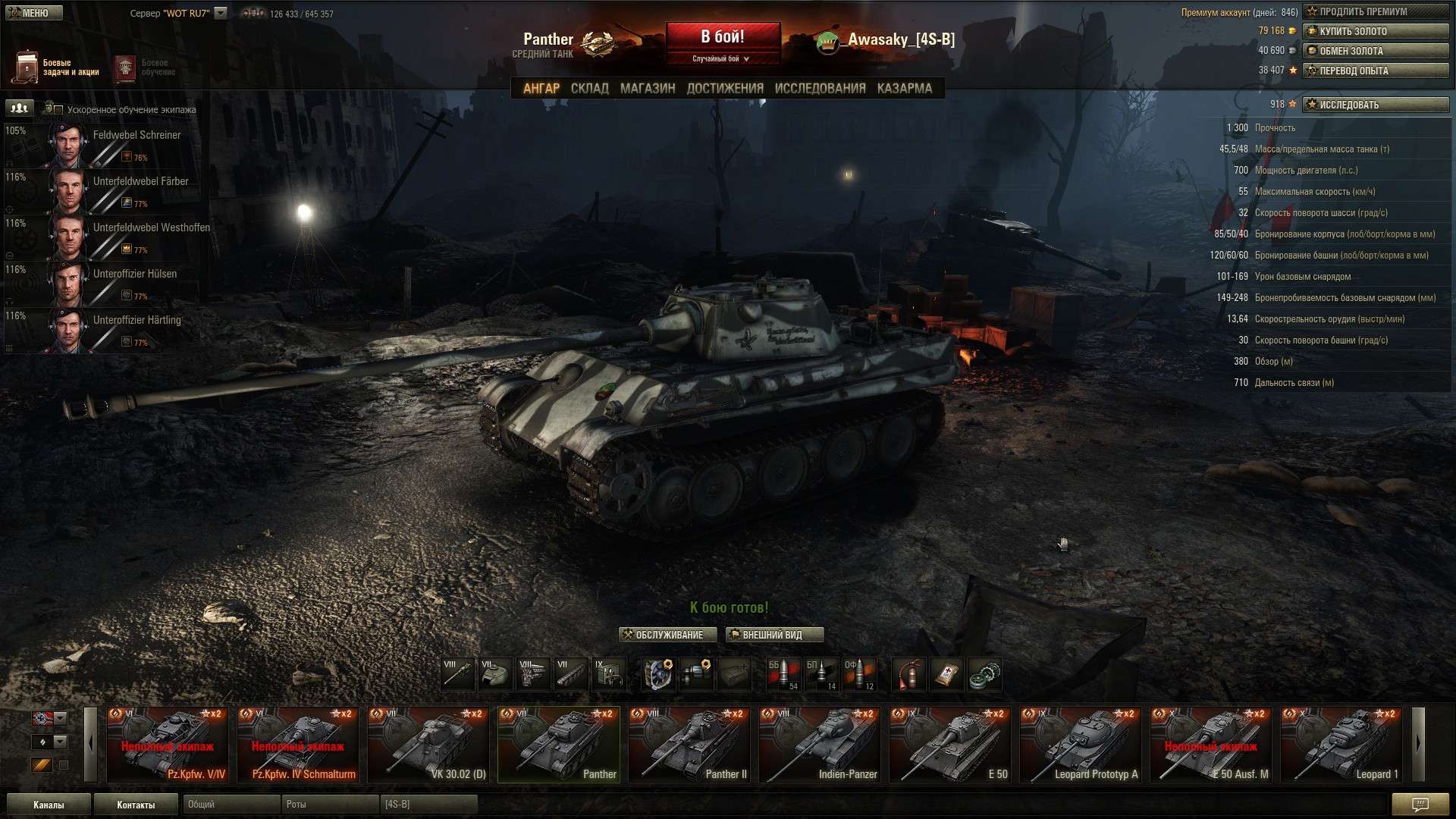Switch to the КАЗАРМА tab
The image size is (1456, 819).
pos(904,88)
